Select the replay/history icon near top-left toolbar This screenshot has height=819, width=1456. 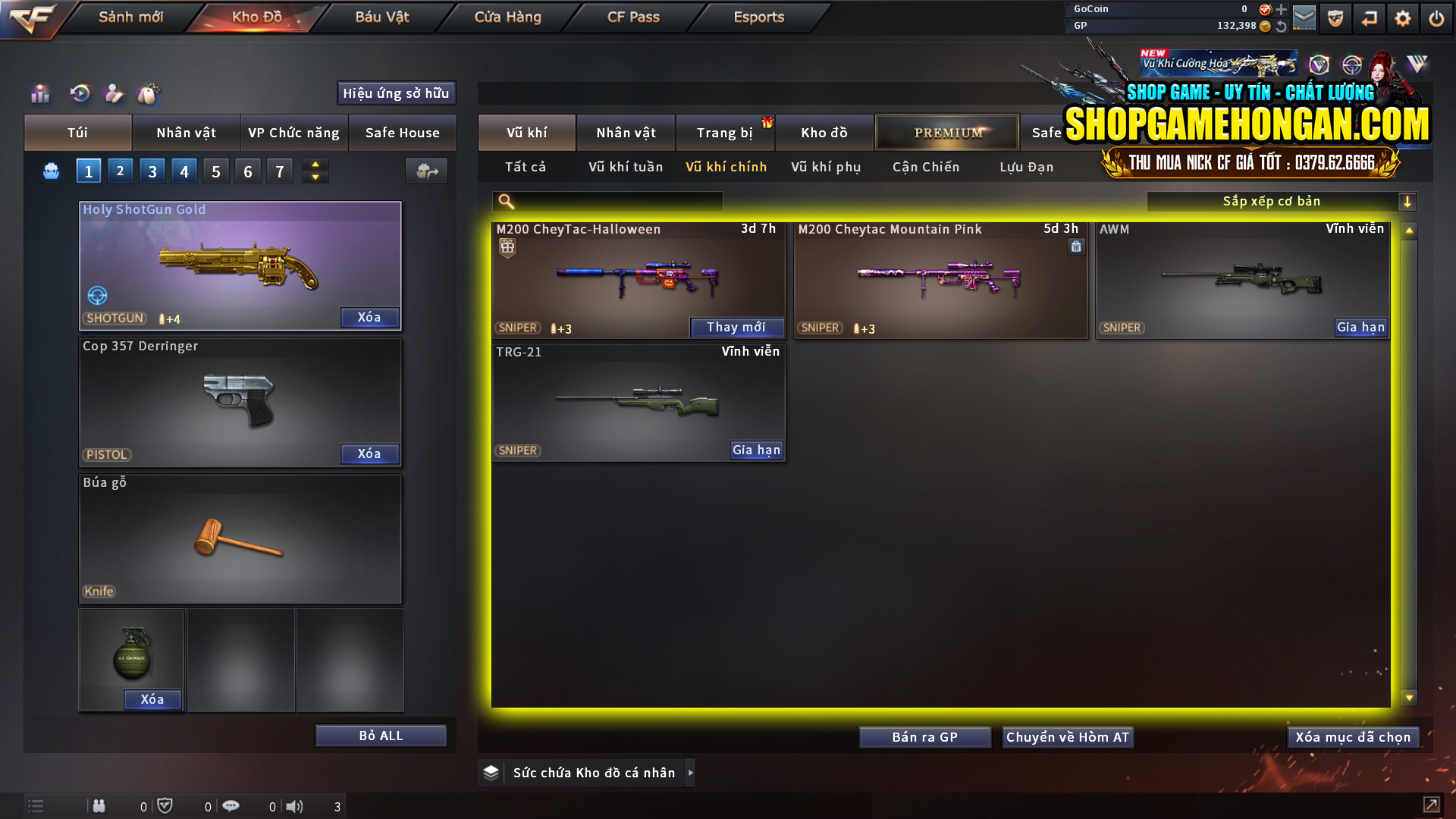click(x=81, y=93)
